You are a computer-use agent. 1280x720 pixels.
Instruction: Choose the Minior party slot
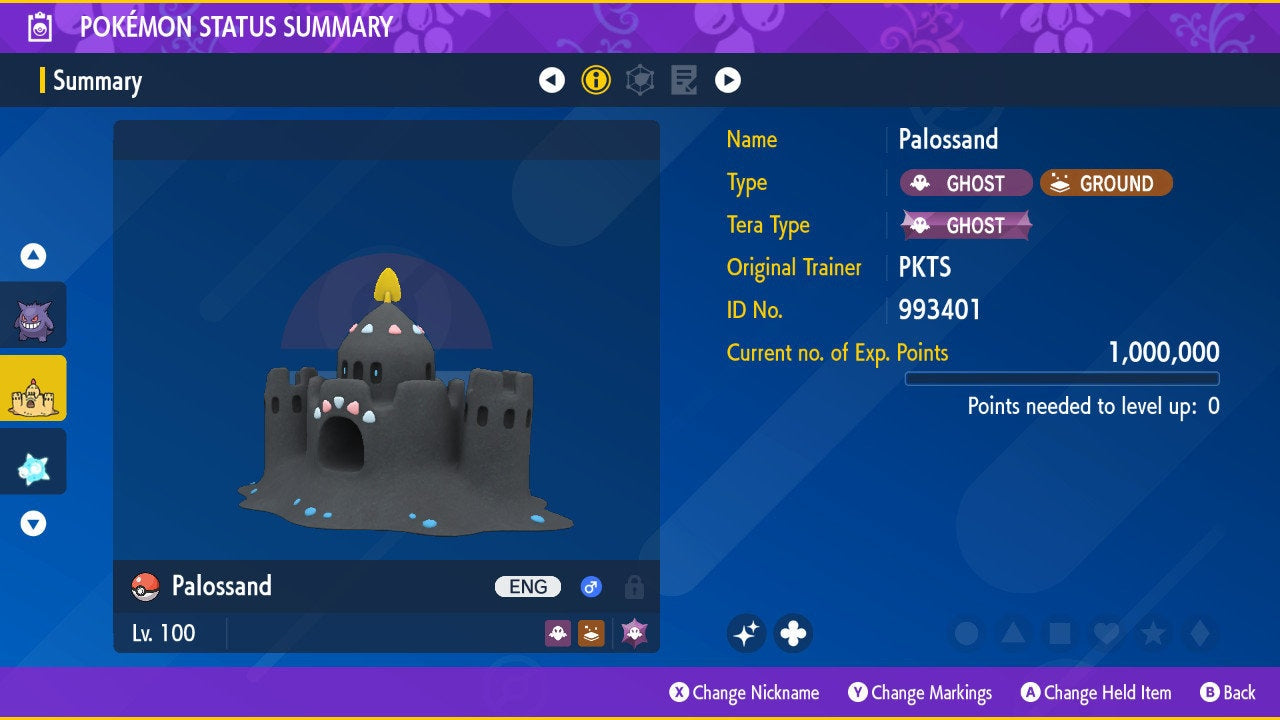point(33,461)
